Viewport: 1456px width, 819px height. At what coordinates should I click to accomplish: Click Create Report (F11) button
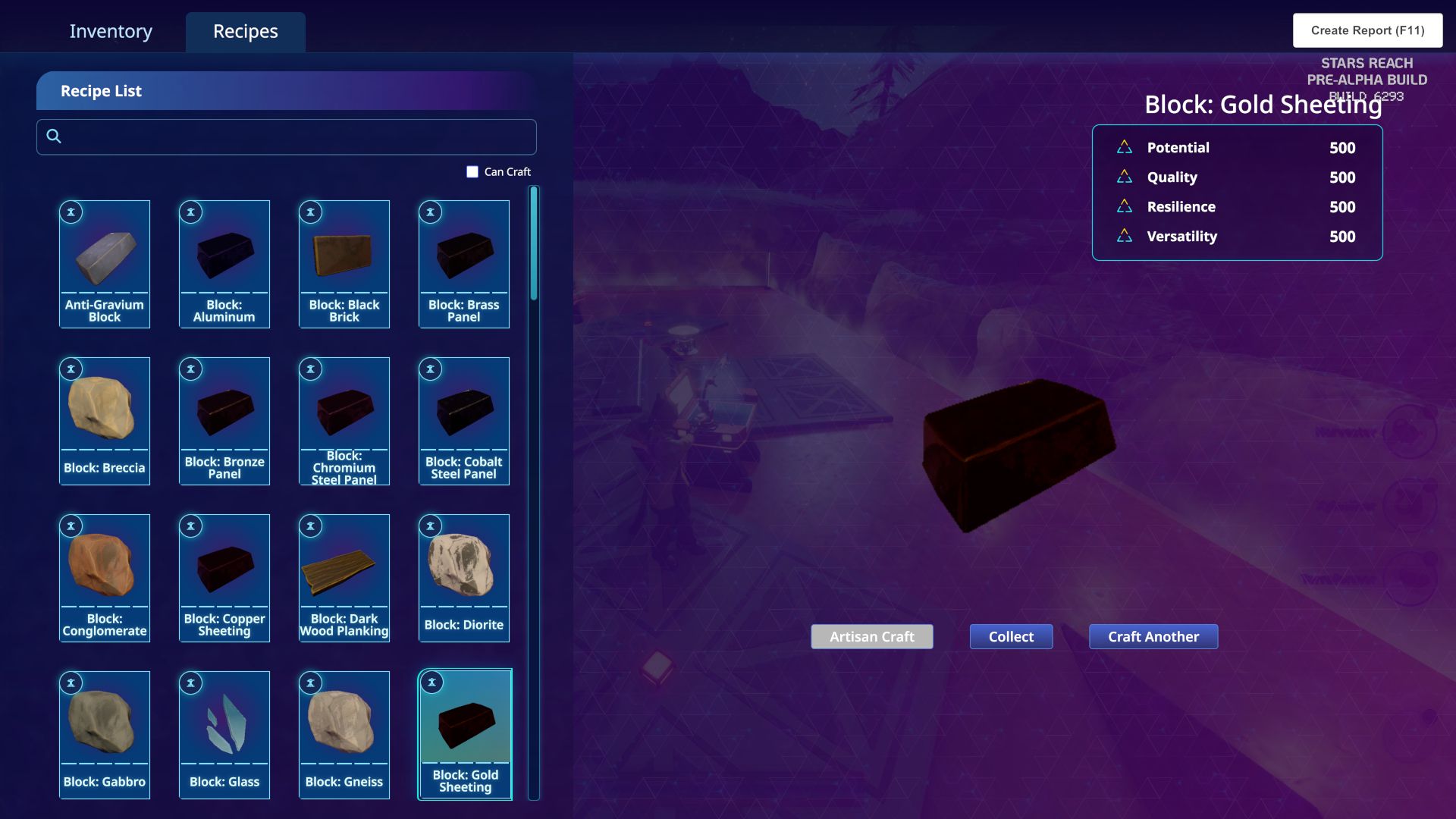click(x=1367, y=30)
